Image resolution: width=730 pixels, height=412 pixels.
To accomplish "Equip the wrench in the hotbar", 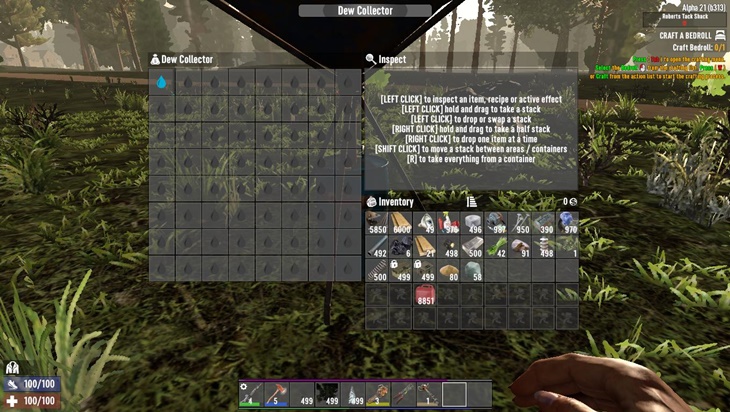I will pyautogui.click(x=428, y=394).
